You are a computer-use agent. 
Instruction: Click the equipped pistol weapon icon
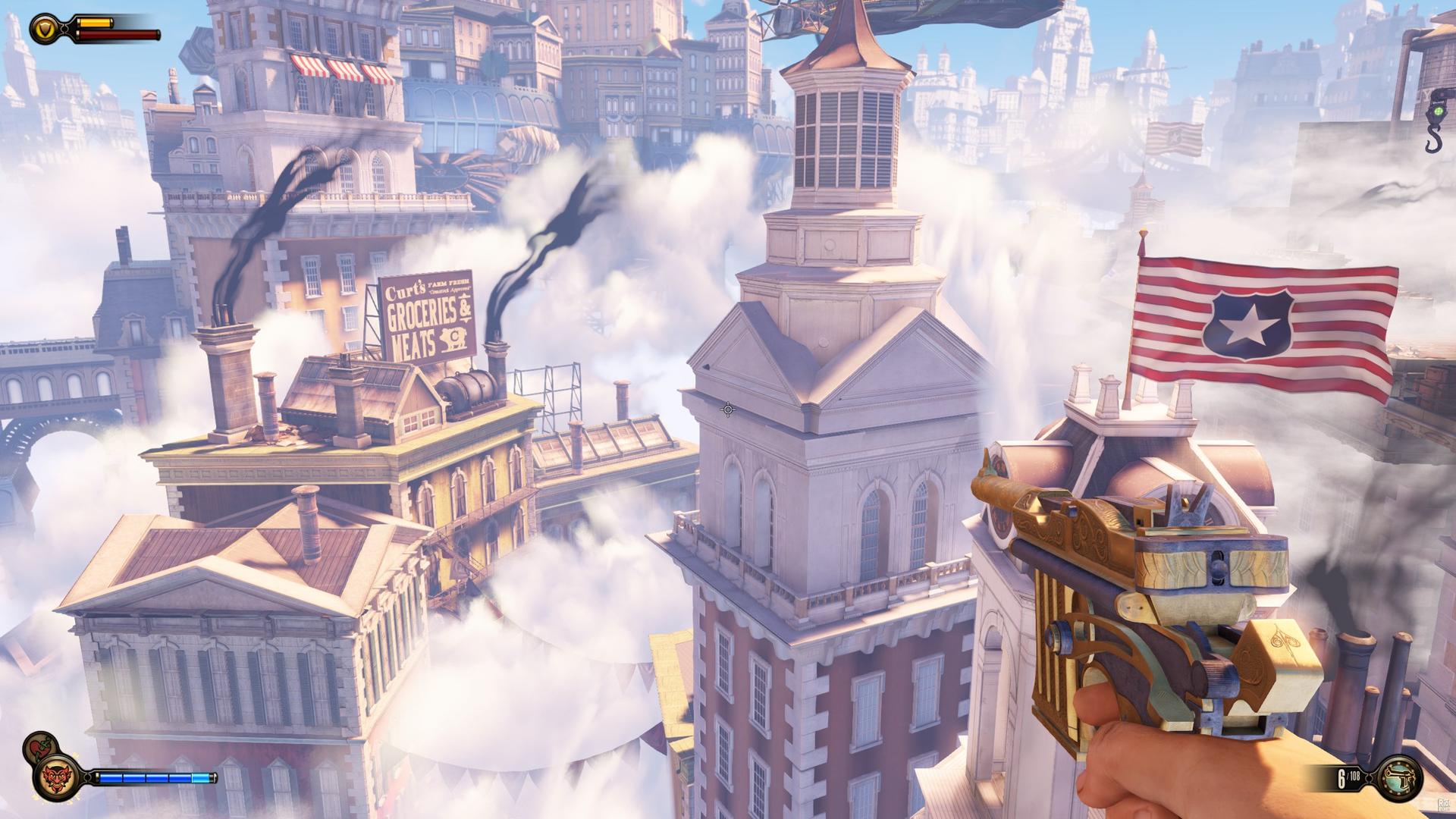[1398, 778]
